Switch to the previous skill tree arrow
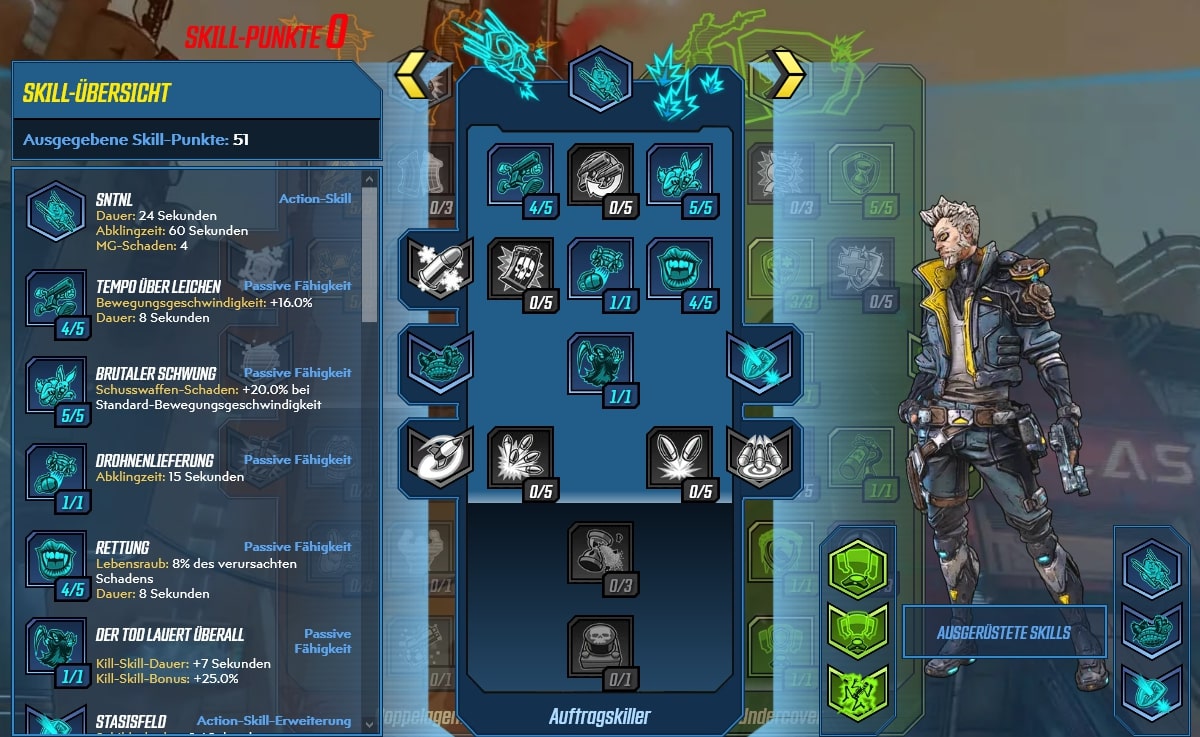Image resolution: width=1200 pixels, height=737 pixels. coord(413,74)
